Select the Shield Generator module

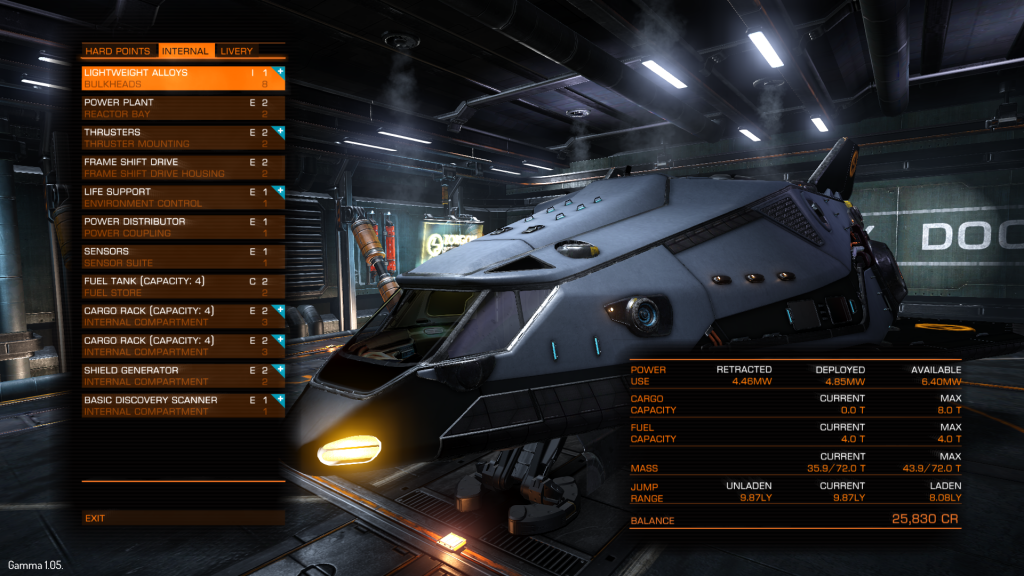point(183,375)
